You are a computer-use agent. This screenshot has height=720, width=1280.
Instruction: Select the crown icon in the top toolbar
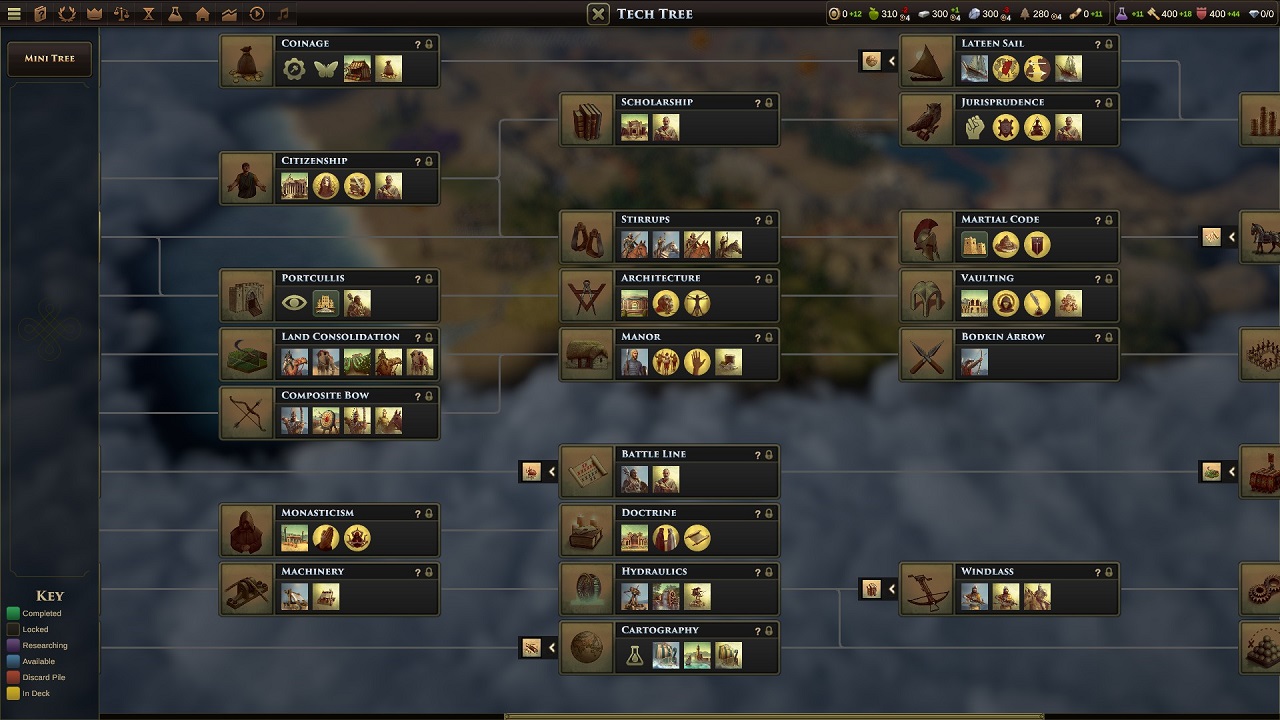(x=94, y=13)
